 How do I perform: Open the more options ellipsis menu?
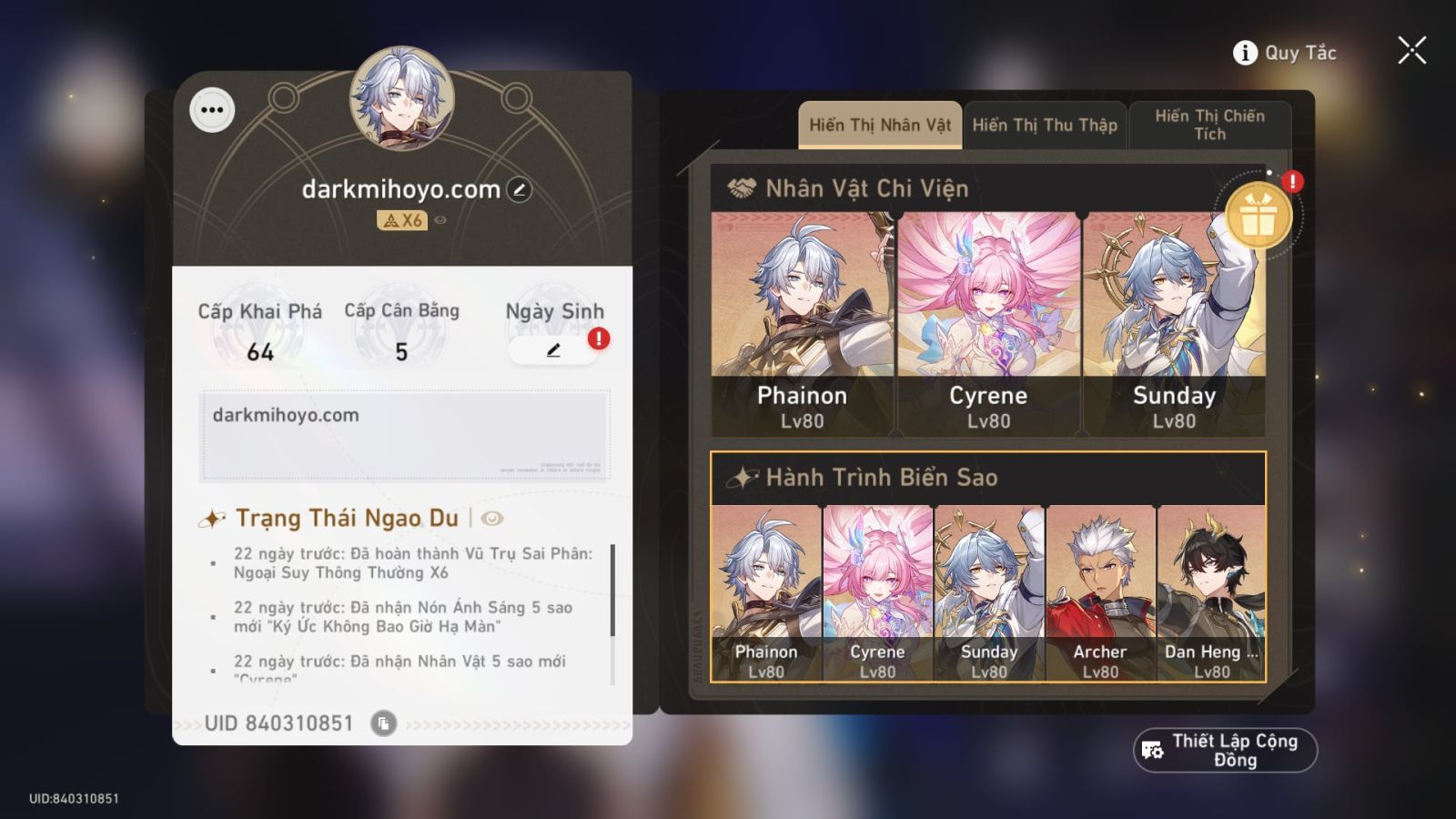point(212,110)
